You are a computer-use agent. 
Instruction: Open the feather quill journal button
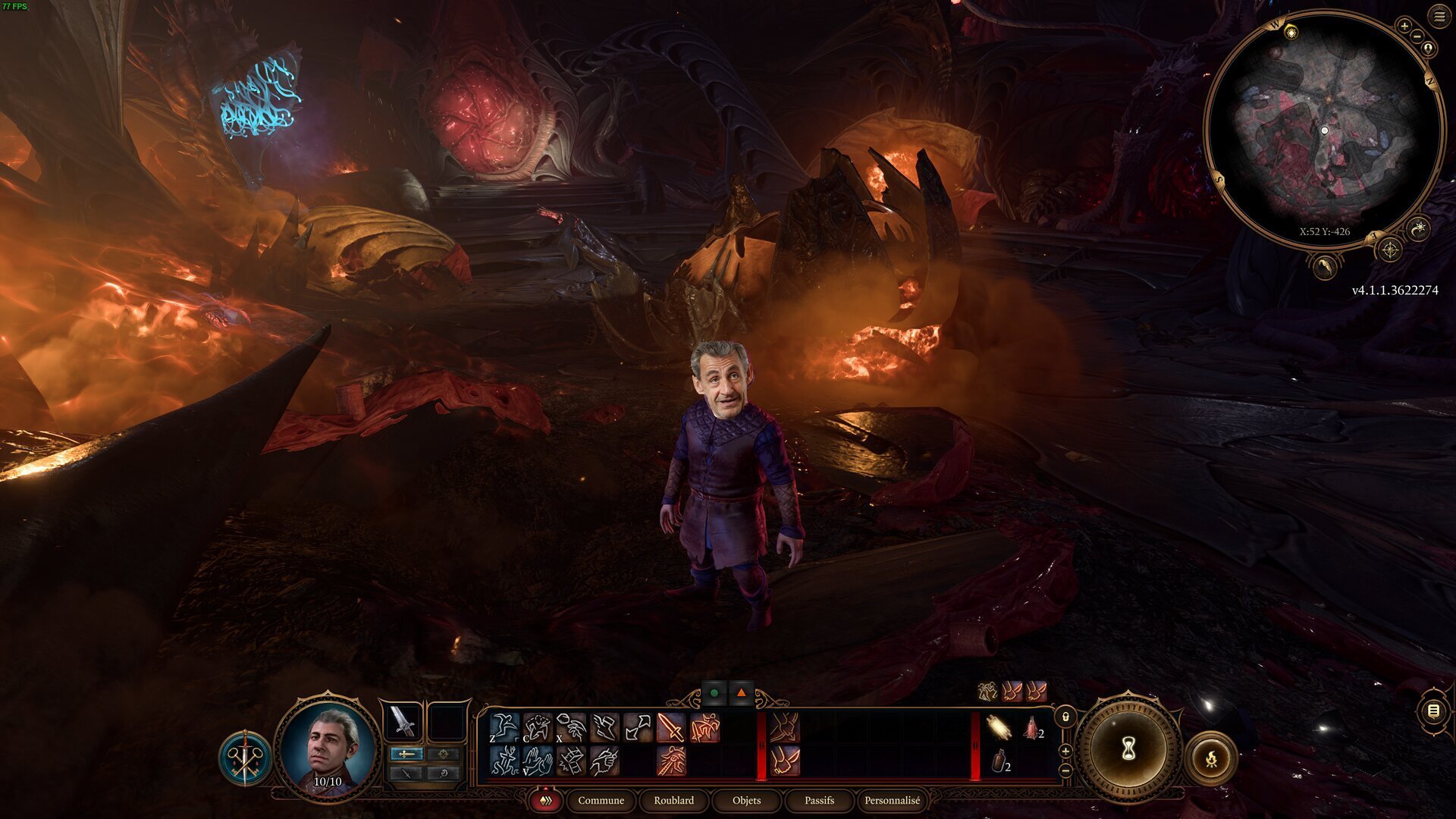click(x=1324, y=267)
